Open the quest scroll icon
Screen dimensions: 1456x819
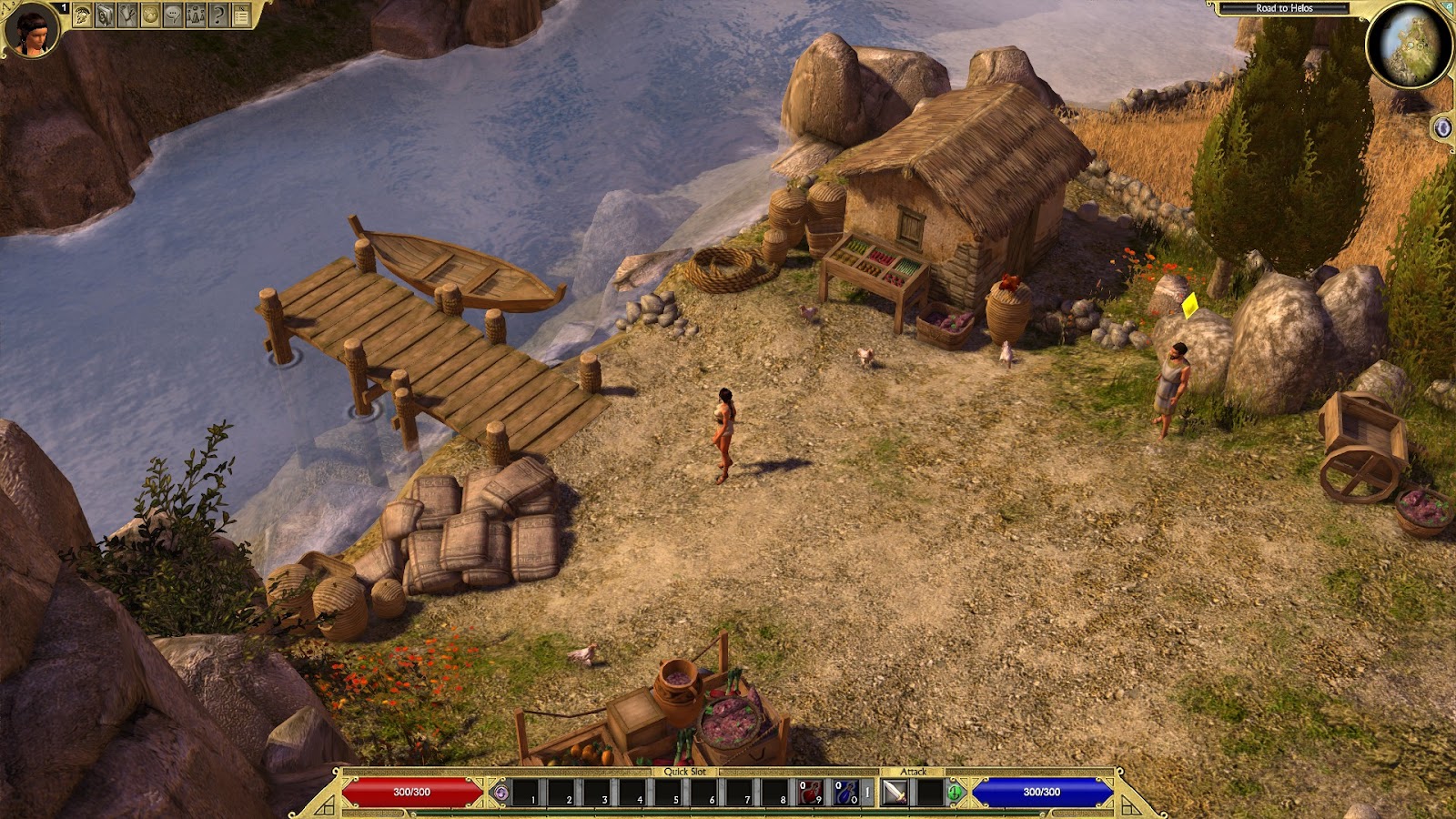point(128,15)
